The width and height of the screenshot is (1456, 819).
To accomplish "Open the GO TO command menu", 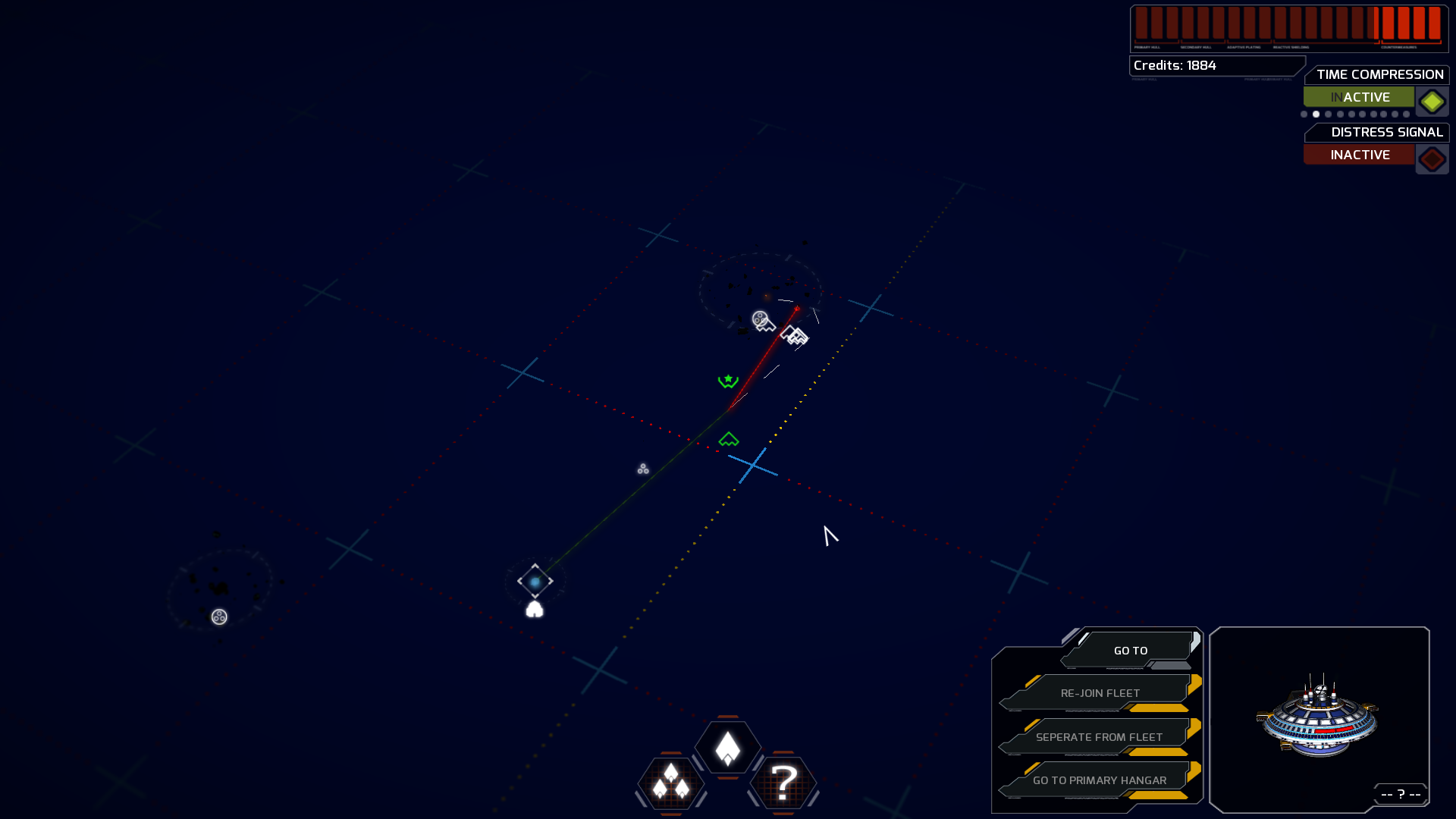I will (1130, 650).
